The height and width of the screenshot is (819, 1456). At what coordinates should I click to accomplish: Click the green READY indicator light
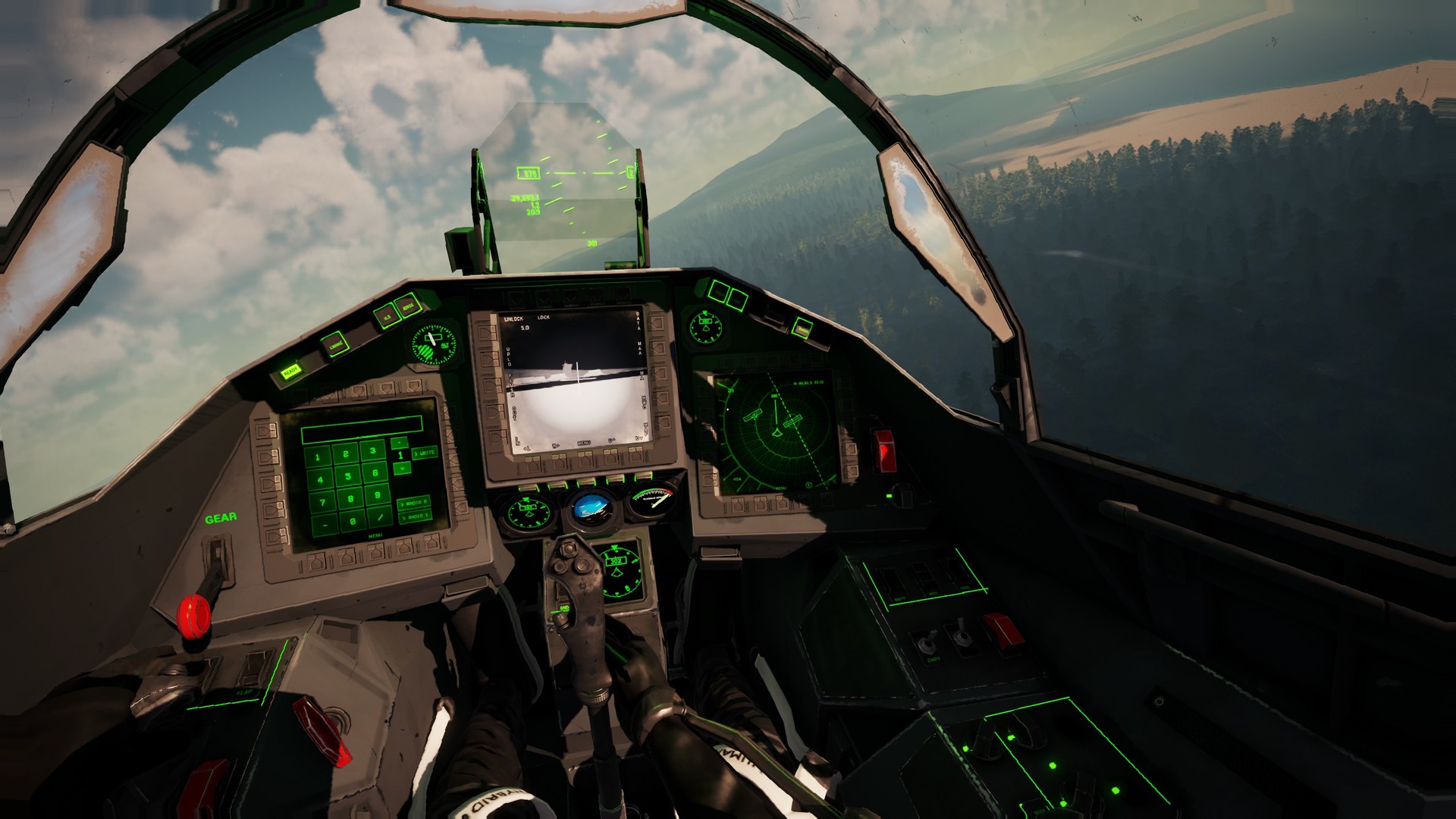pos(290,372)
